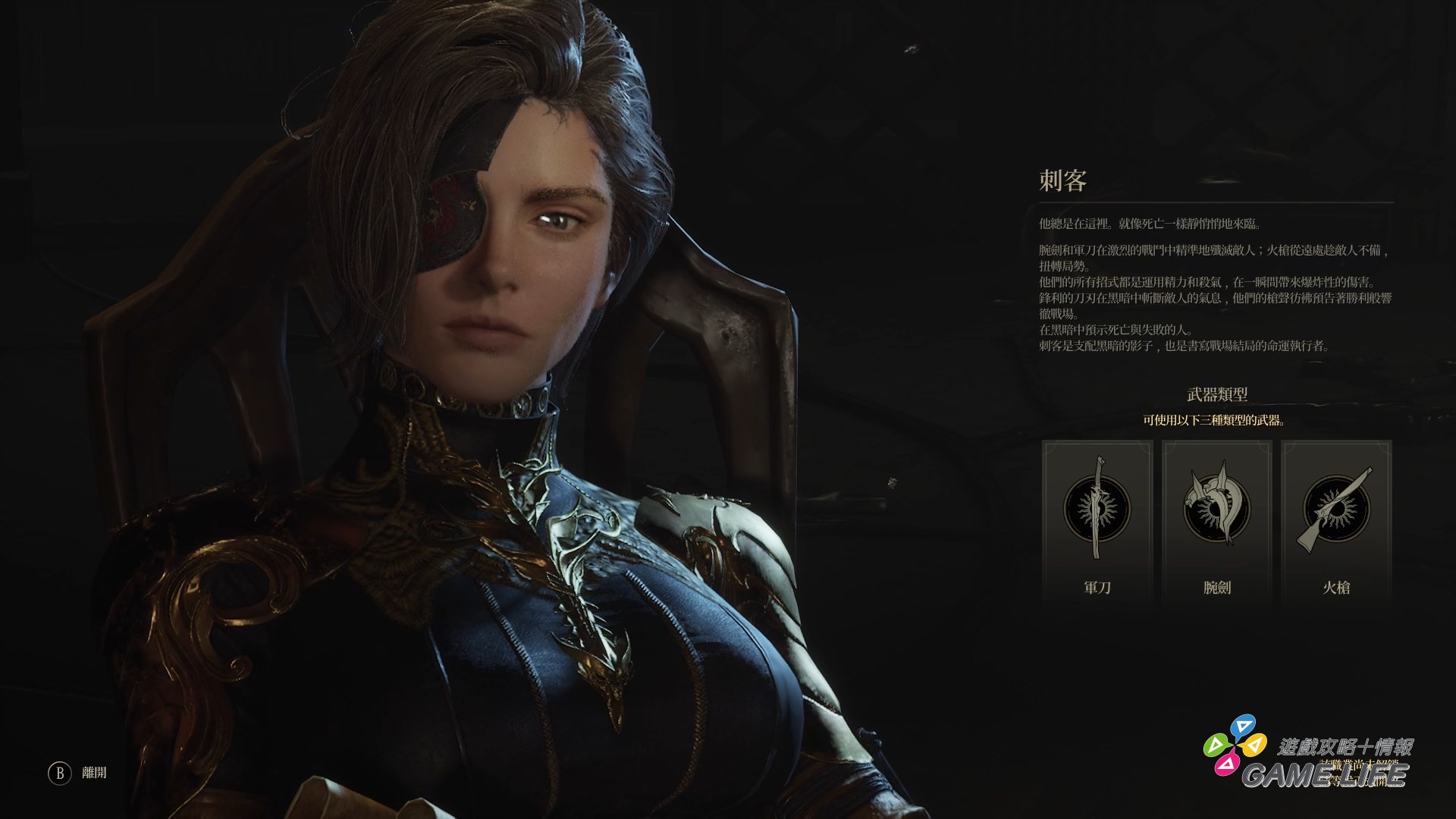This screenshot has height=819, width=1456.
Task: Select the 軍刀 saber weapon card
Action: coord(1097,523)
